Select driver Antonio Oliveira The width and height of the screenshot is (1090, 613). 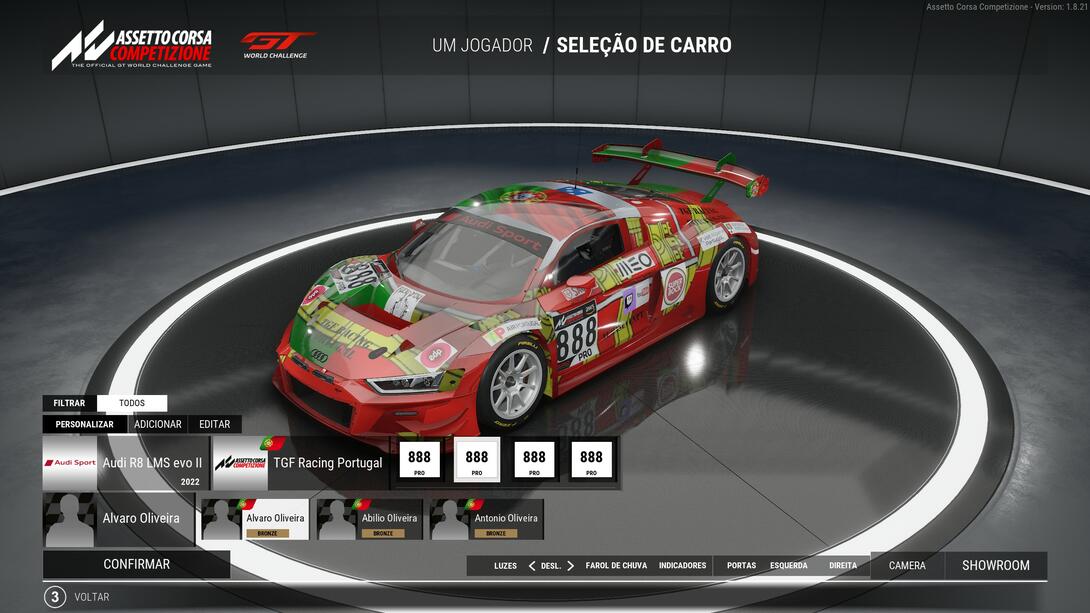click(x=487, y=520)
